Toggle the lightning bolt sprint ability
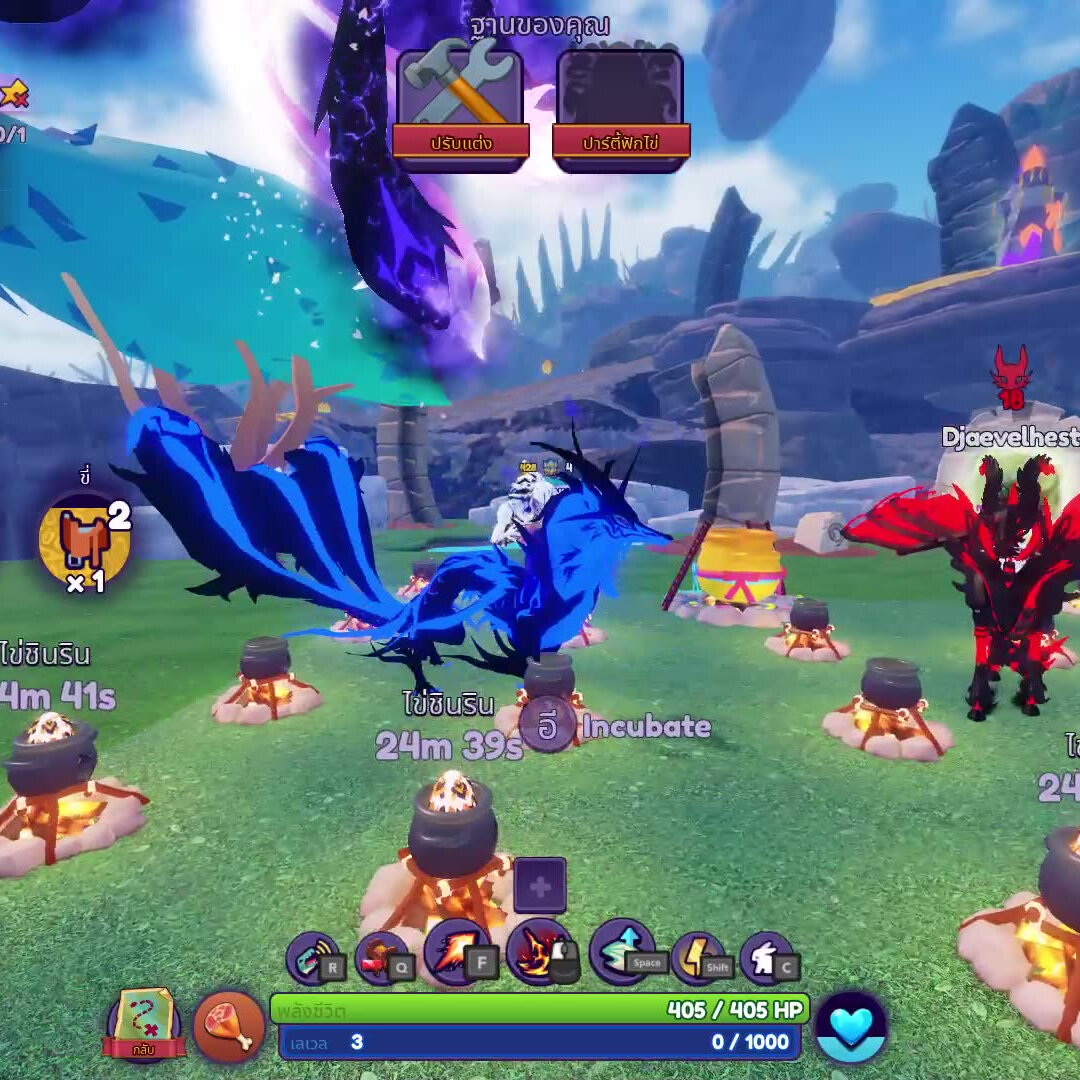The width and height of the screenshot is (1080, 1080). point(698,957)
